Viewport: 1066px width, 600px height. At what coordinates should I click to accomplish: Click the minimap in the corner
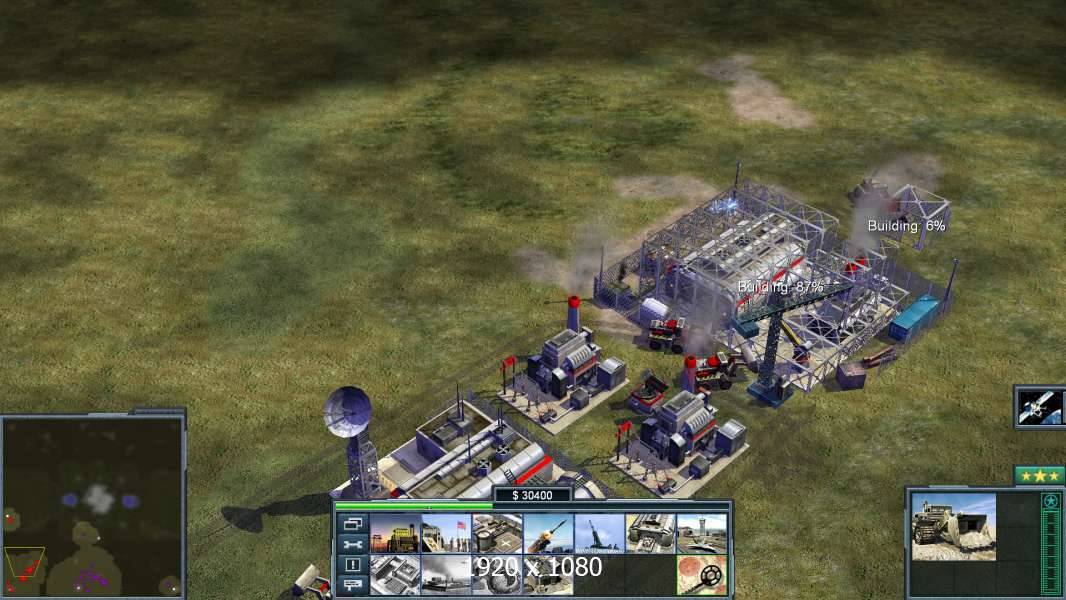93,505
